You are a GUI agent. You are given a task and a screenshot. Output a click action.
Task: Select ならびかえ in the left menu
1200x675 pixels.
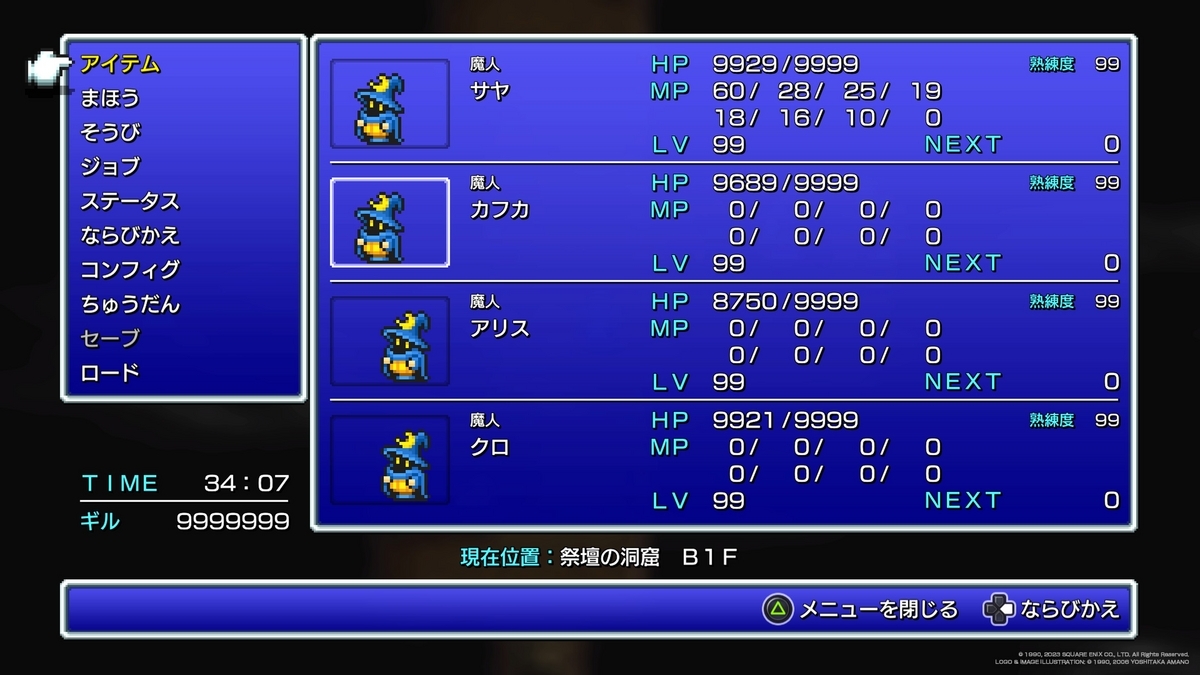[130, 235]
